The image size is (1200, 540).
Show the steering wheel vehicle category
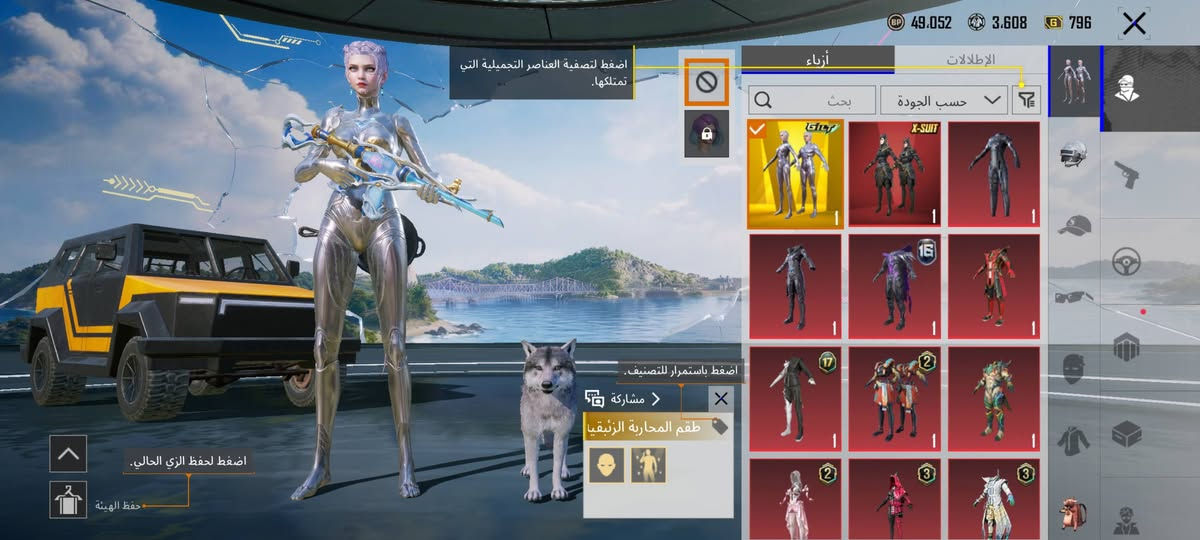tap(1127, 262)
